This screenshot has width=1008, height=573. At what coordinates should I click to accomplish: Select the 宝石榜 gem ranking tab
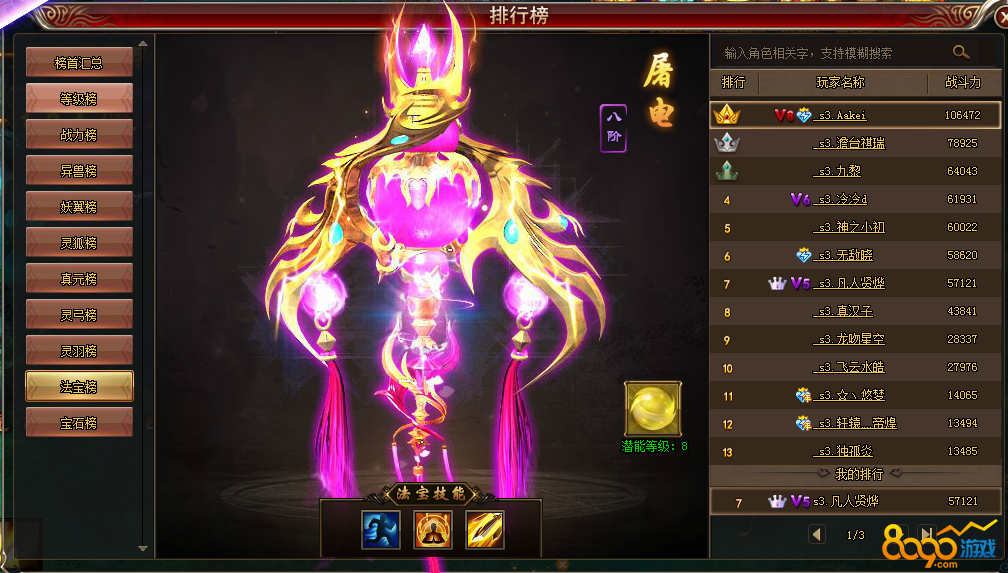click(x=79, y=423)
